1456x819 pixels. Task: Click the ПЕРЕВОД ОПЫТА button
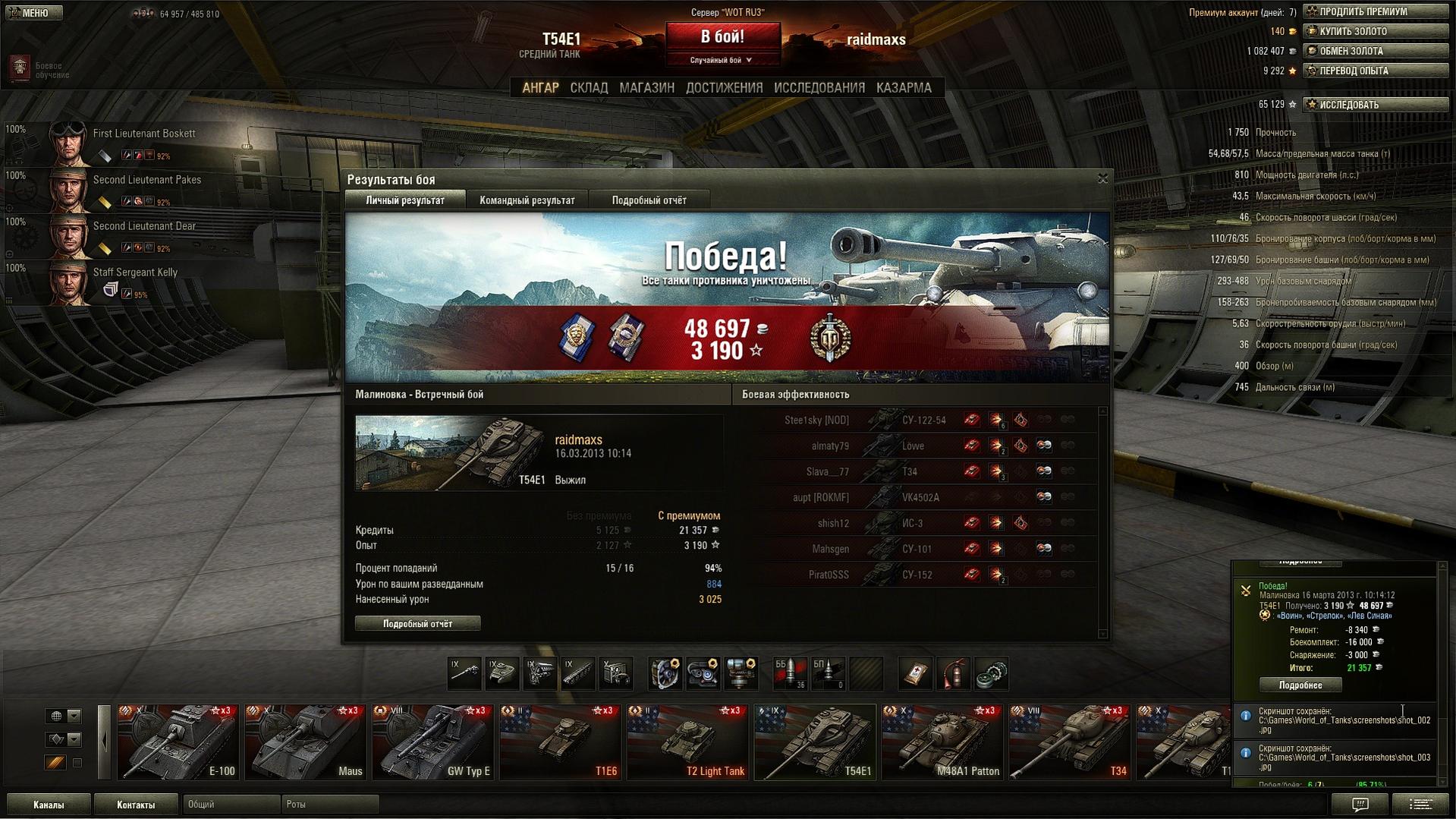click(1375, 71)
